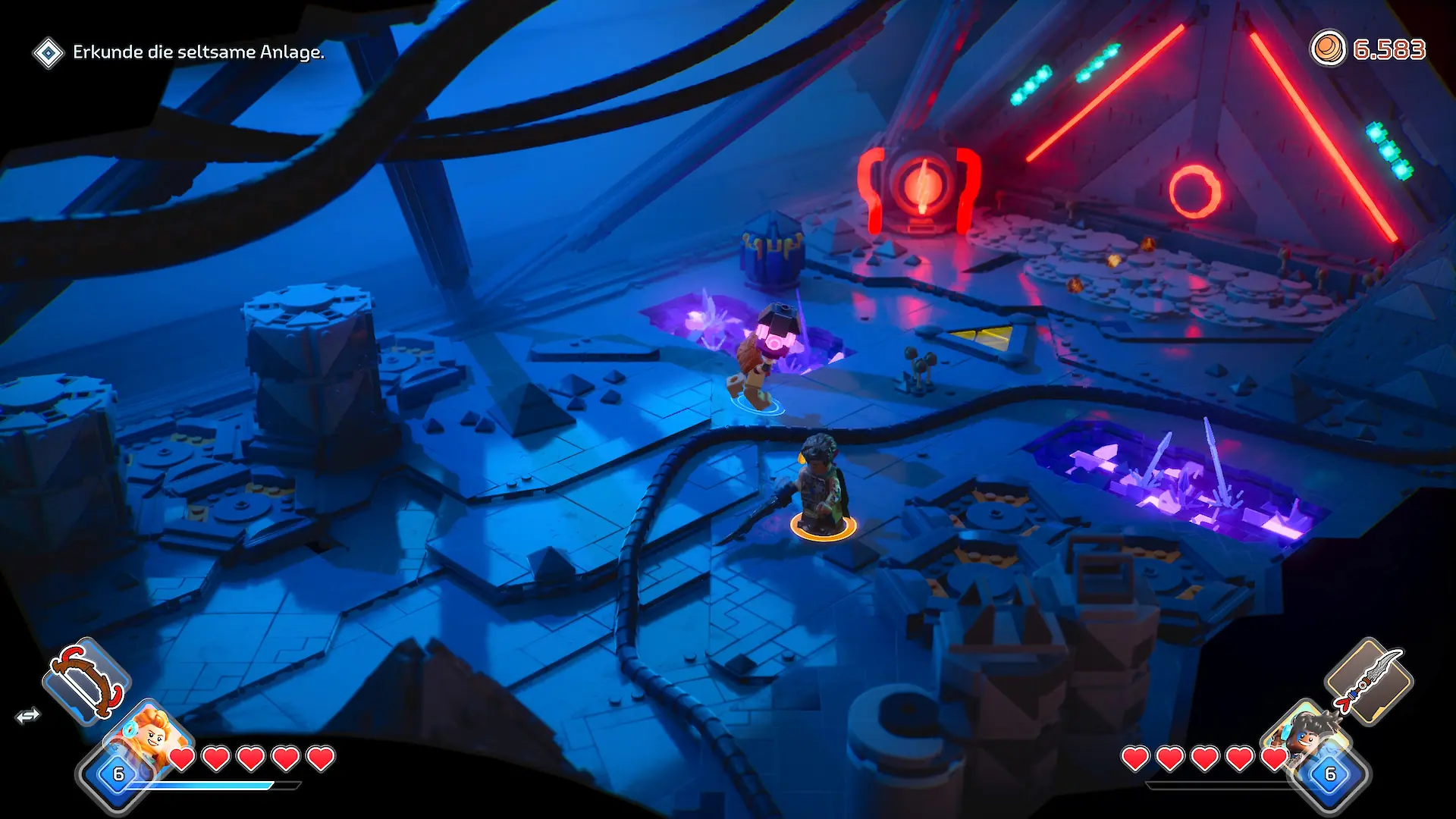
Task: Click the swap arrows icon beside the bow
Action: click(x=28, y=716)
